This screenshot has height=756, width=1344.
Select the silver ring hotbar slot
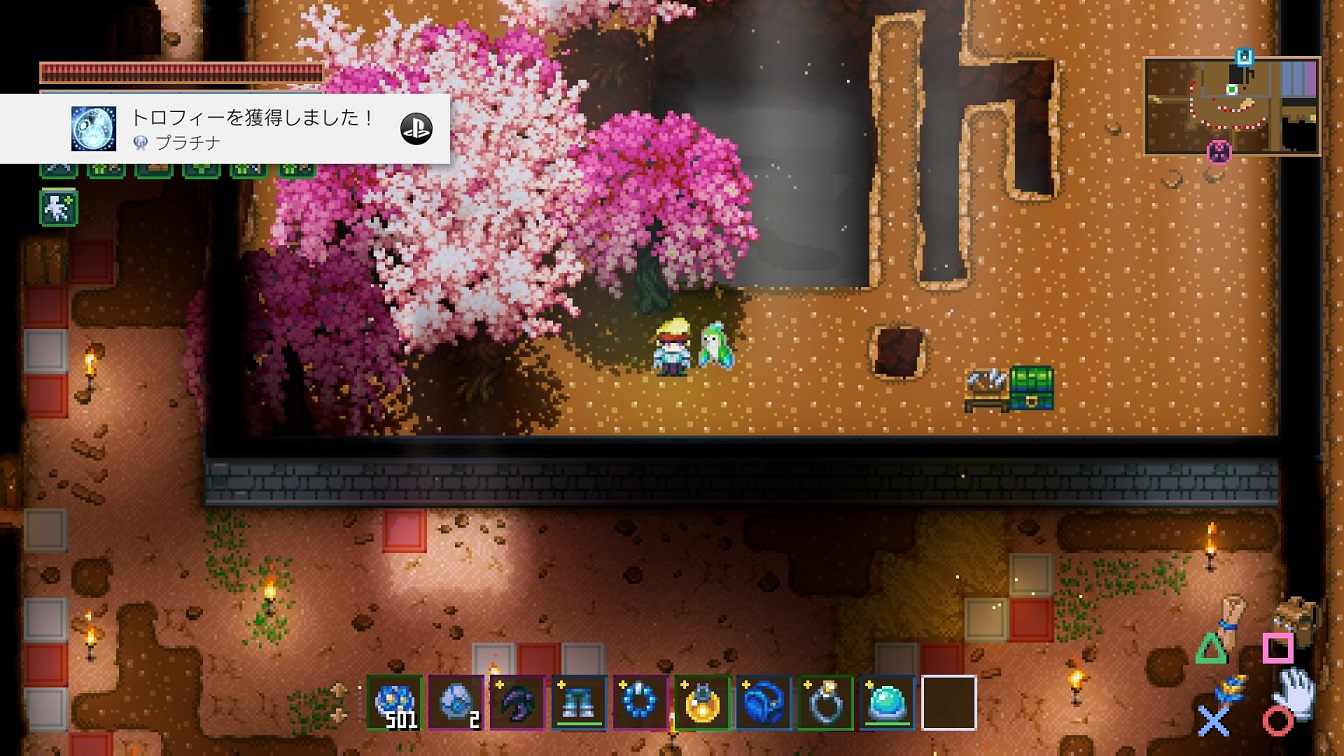coord(825,703)
